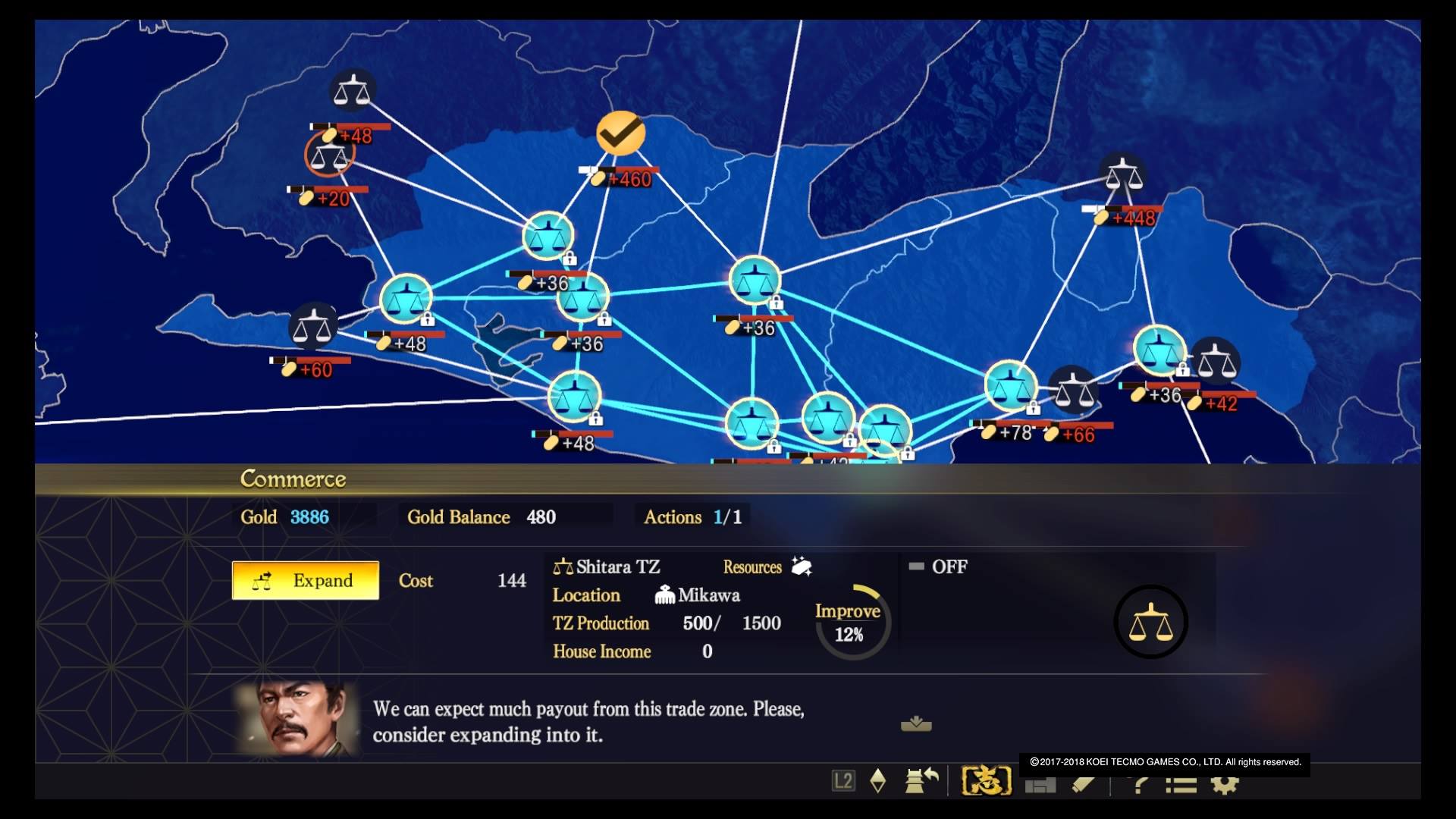The image size is (1456, 819).
Task: Click the Improve 12% progress circle
Action: click(849, 622)
